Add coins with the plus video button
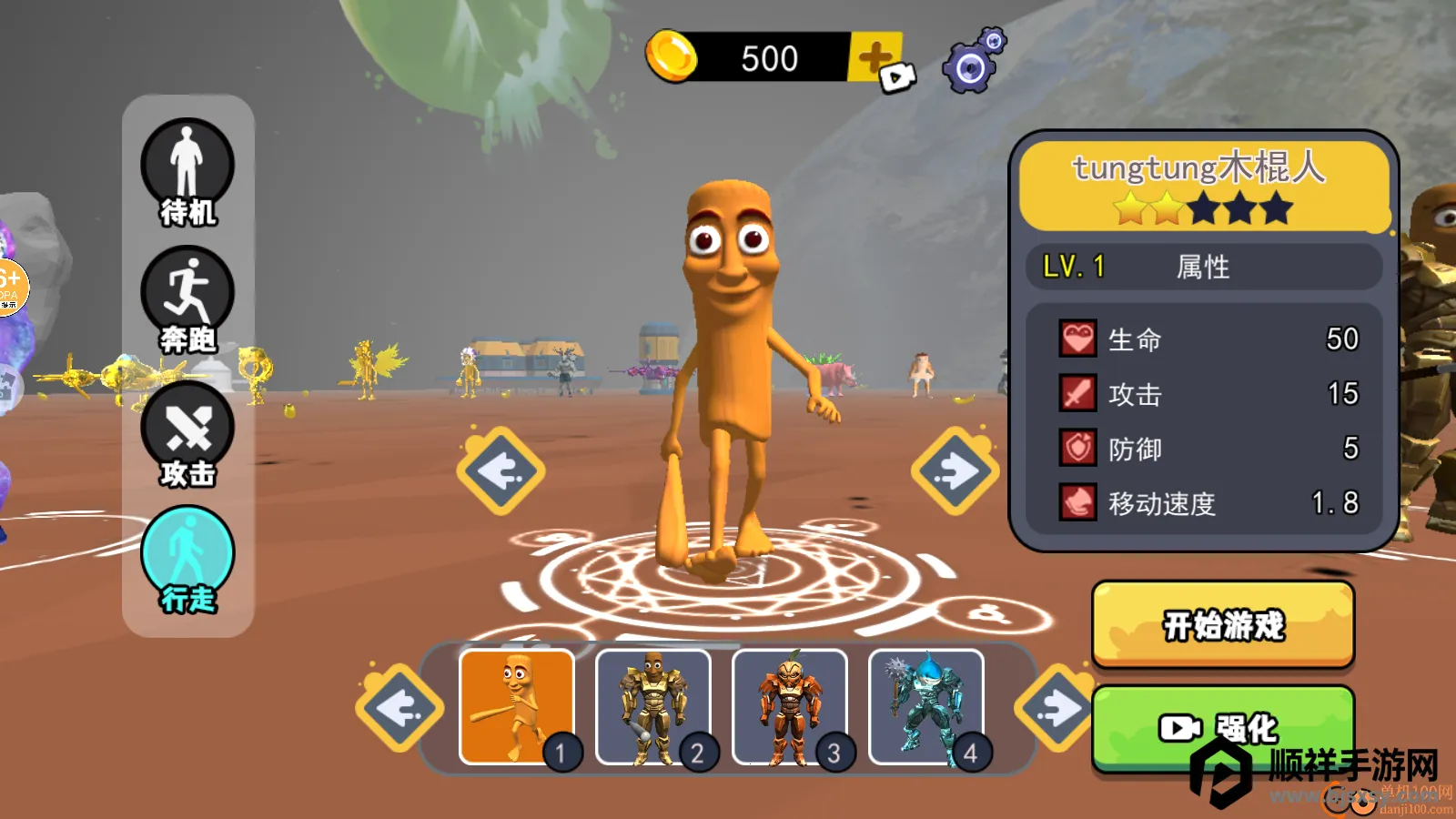Screen dimensions: 1456x819 (879, 61)
